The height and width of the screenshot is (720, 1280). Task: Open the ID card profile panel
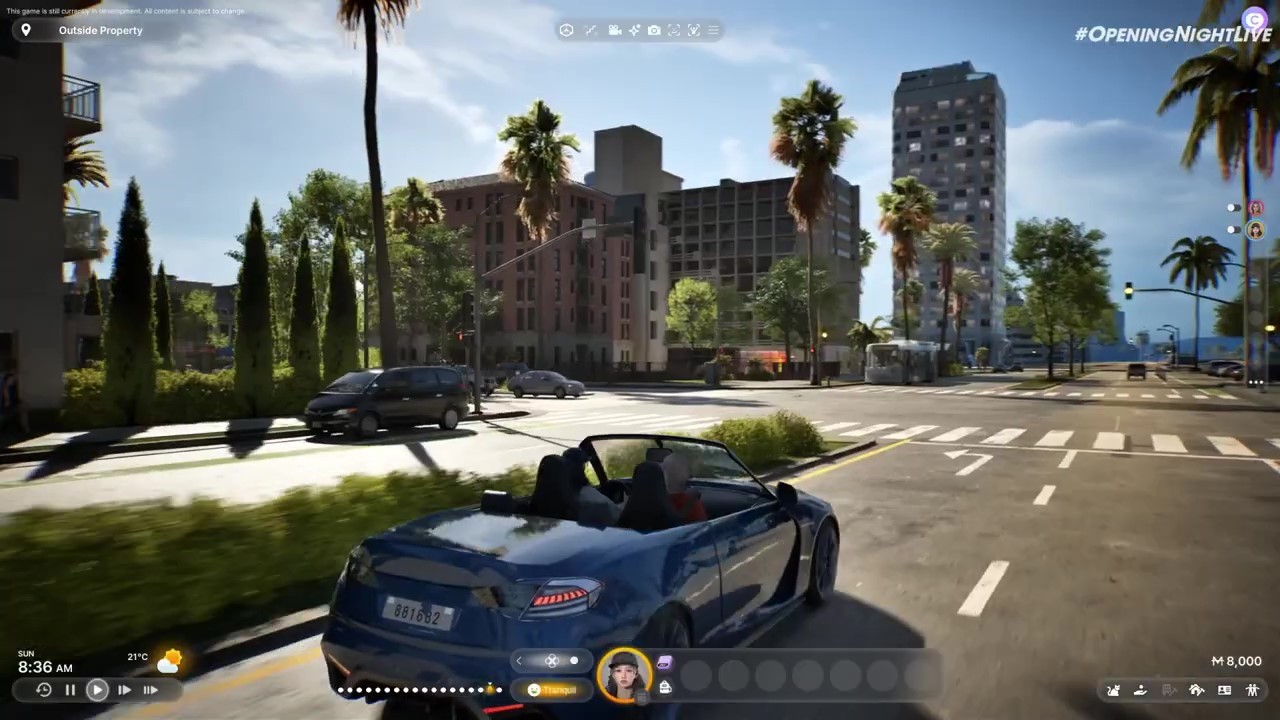[1224, 690]
